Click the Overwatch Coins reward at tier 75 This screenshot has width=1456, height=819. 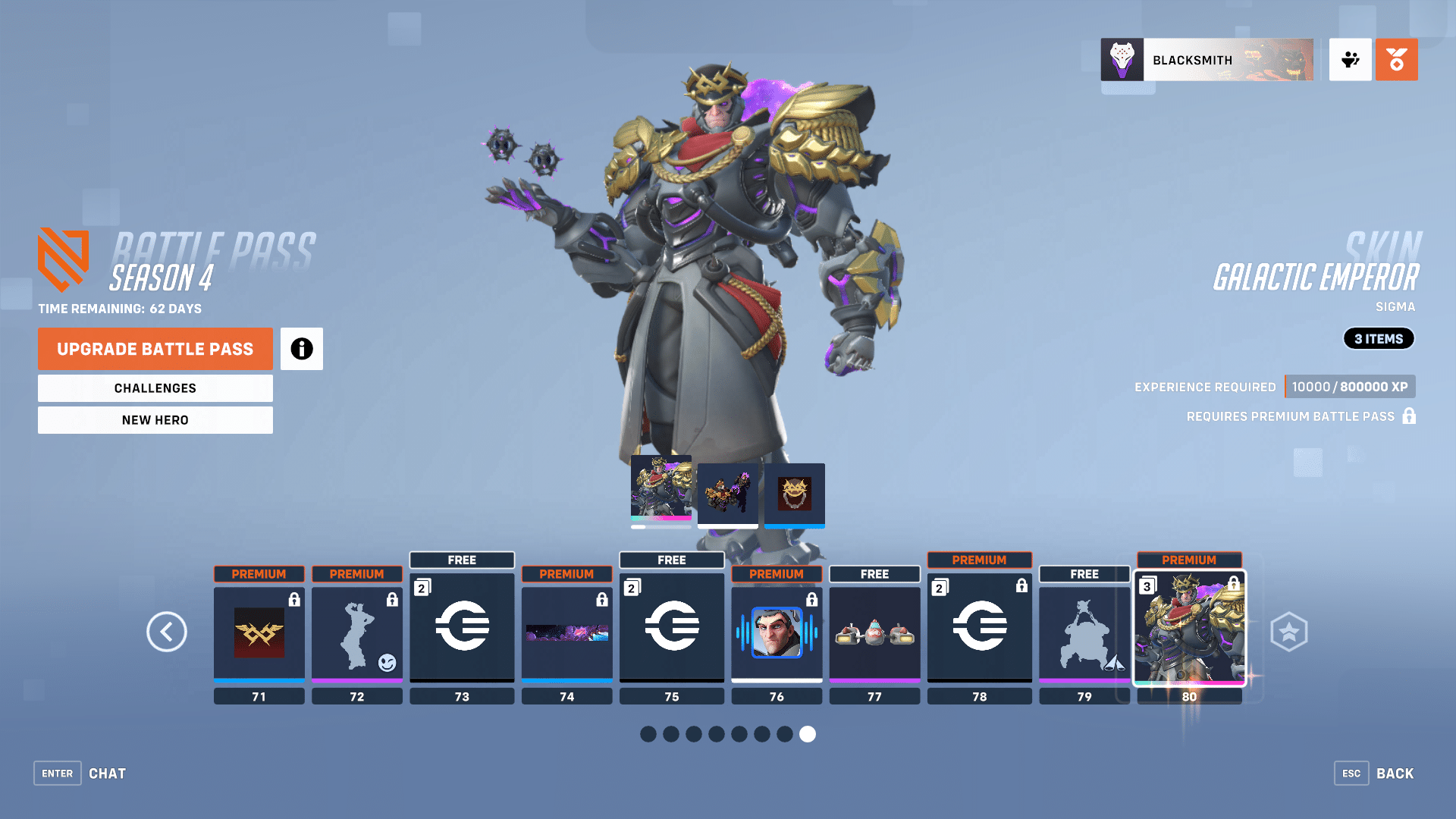[671, 626]
